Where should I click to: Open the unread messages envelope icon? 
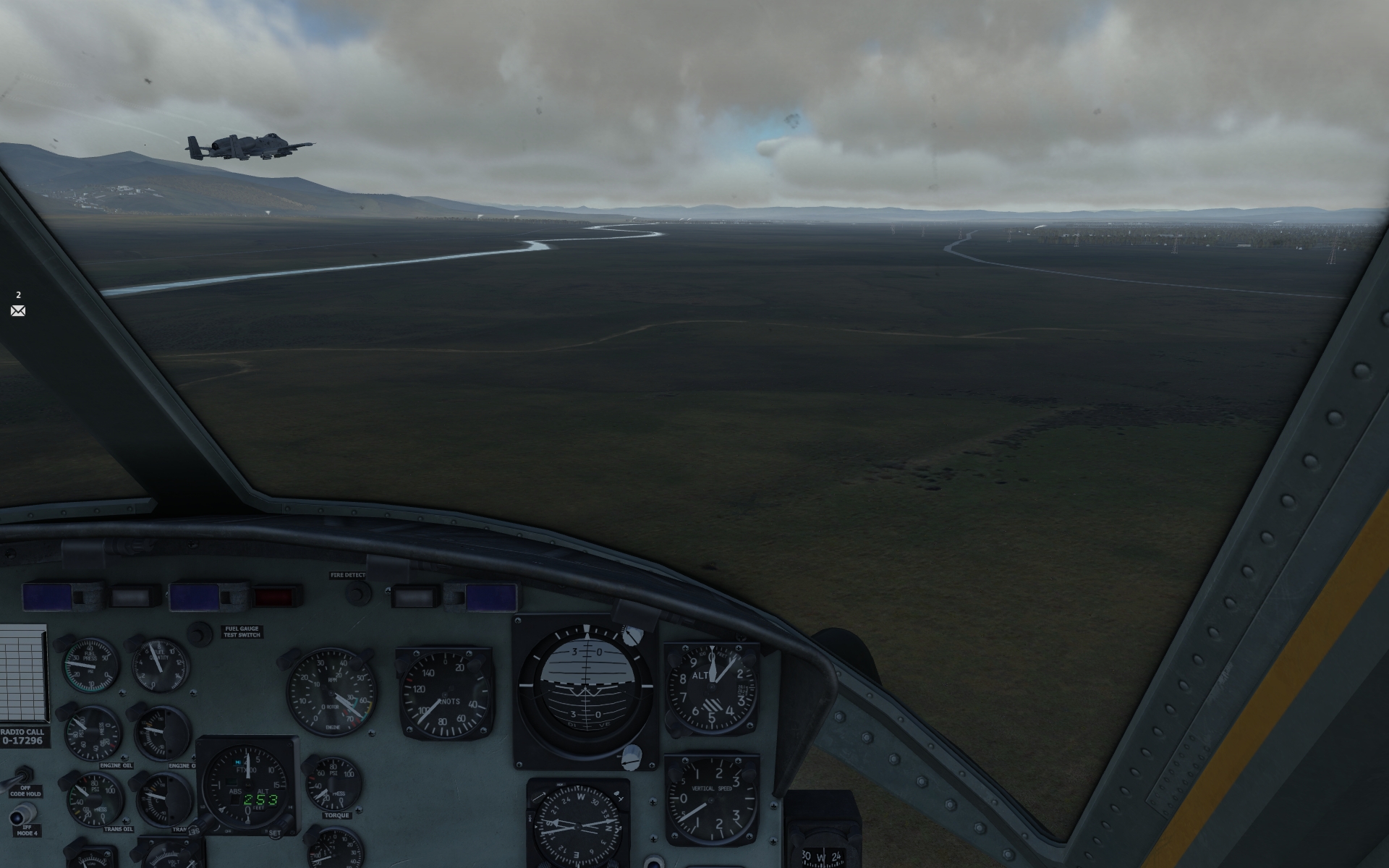[18, 310]
